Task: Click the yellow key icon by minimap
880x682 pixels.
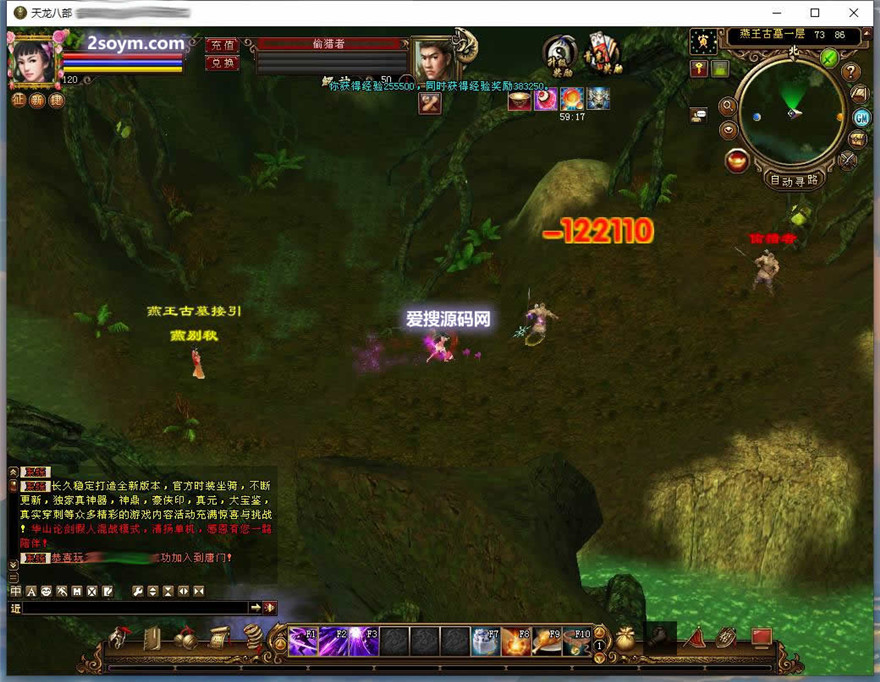Action: click(700, 68)
